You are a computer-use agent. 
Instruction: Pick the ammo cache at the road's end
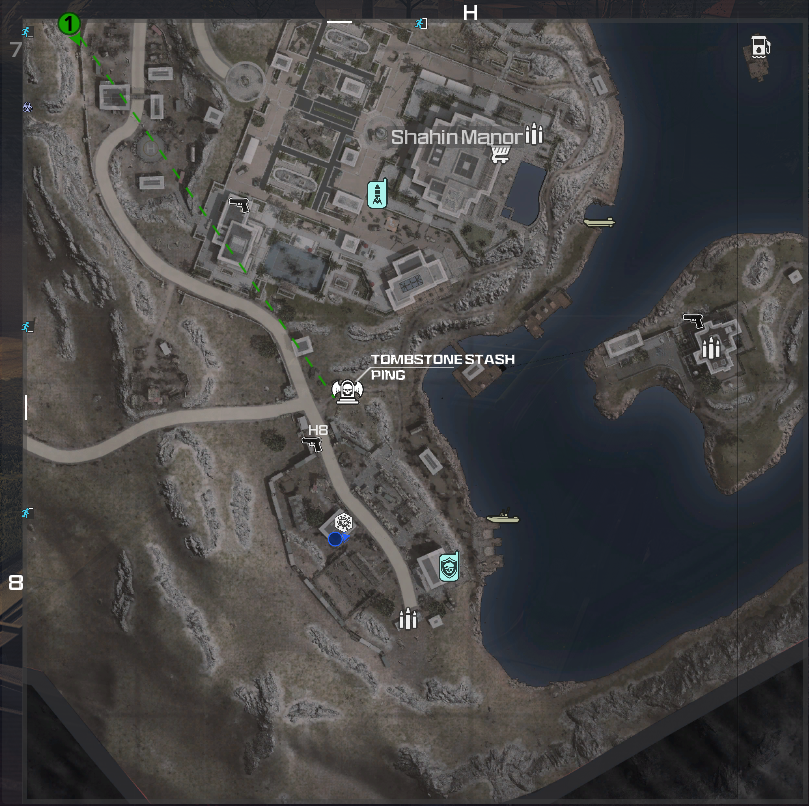[407, 619]
